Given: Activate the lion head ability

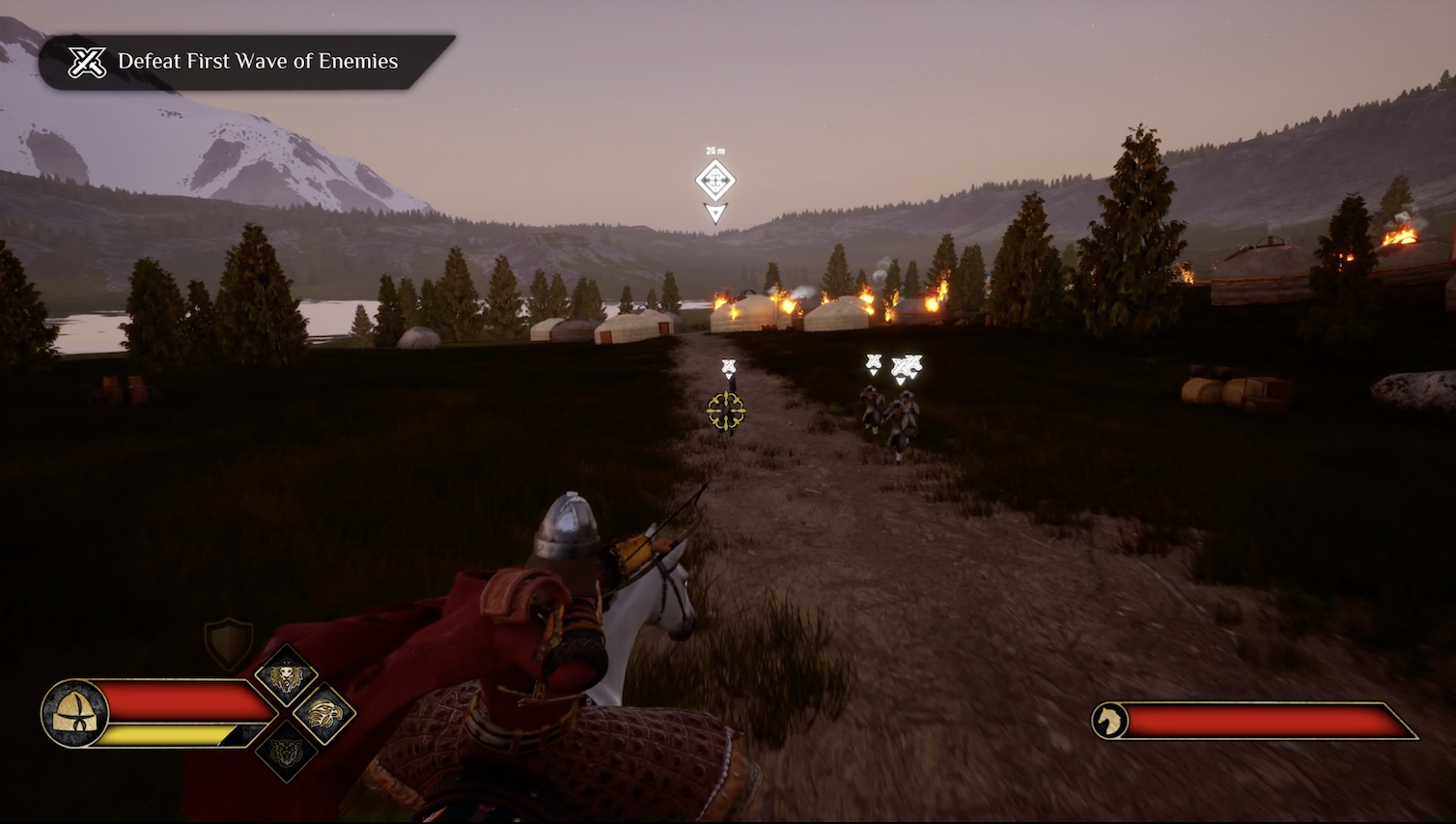Looking at the screenshot, I should [x=286, y=676].
